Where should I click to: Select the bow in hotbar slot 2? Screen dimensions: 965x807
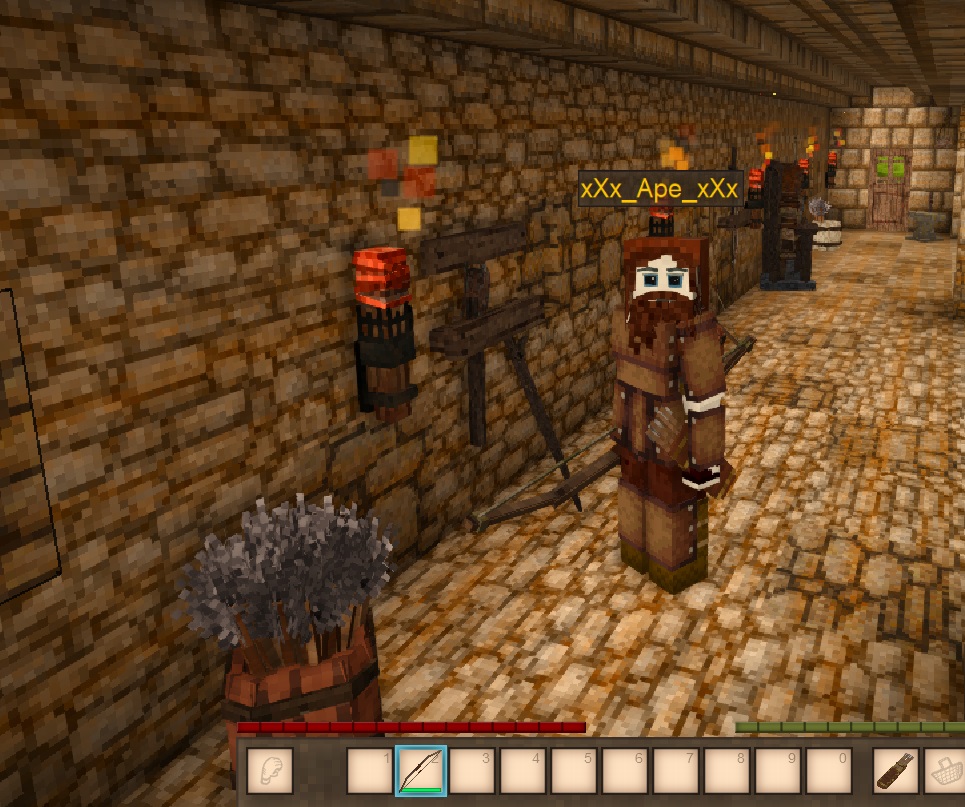(x=420, y=771)
